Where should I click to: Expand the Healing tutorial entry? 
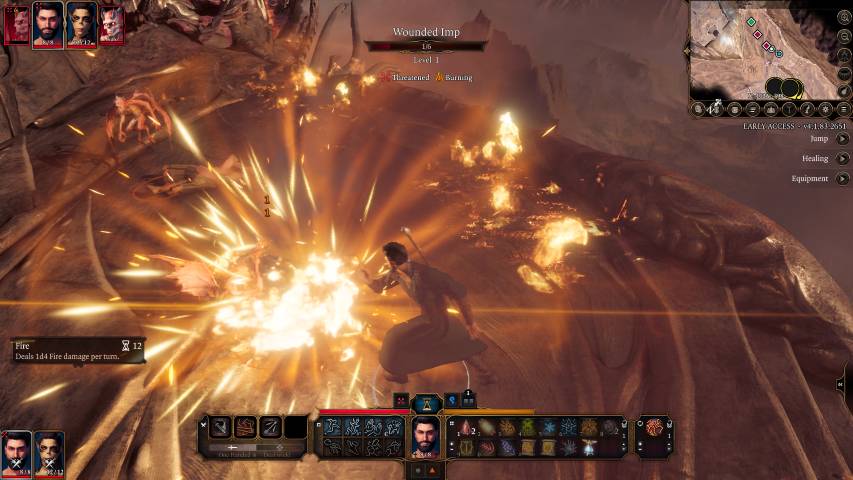tap(842, 158)
